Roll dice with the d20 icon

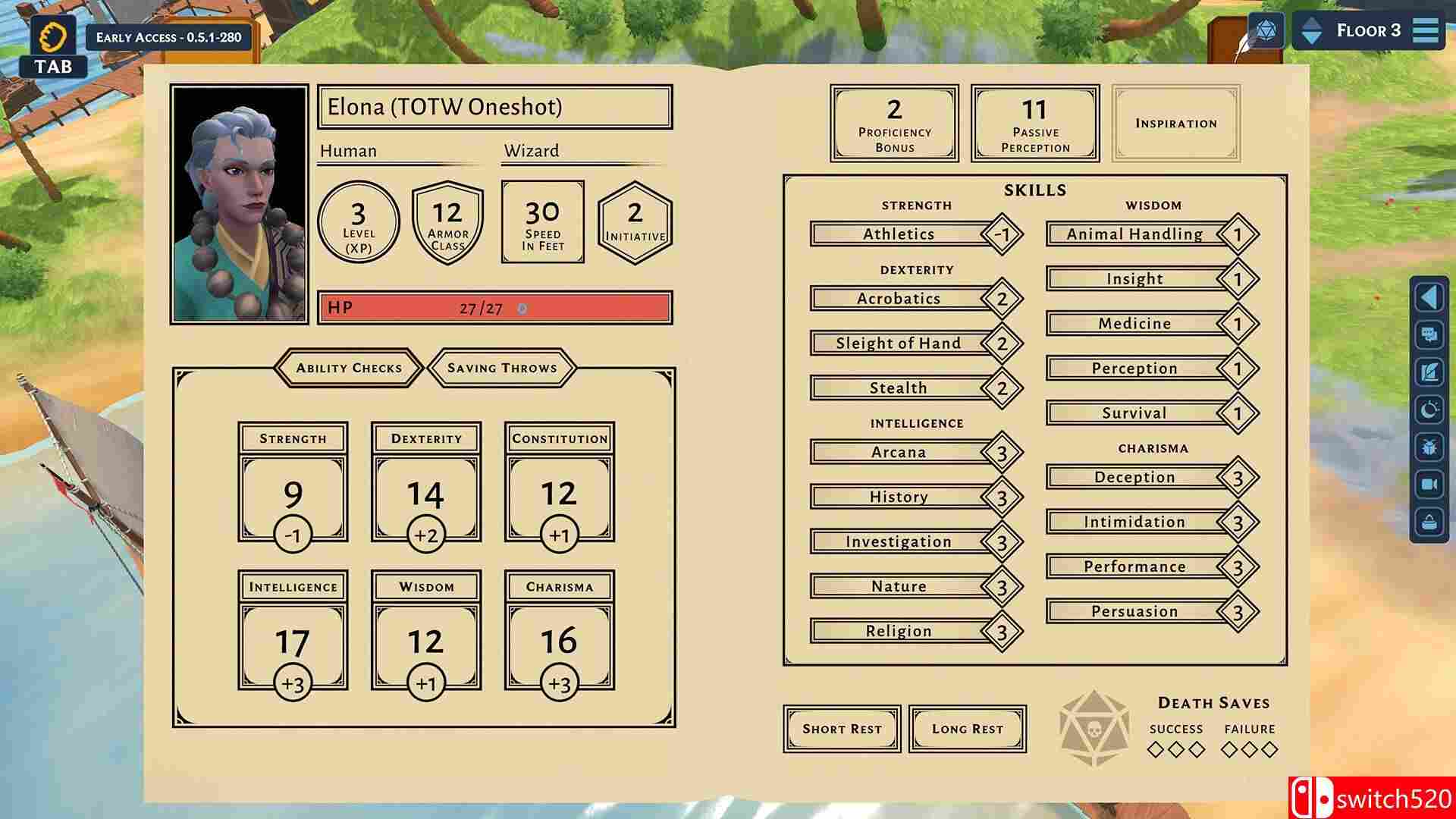coord(1265,30)
